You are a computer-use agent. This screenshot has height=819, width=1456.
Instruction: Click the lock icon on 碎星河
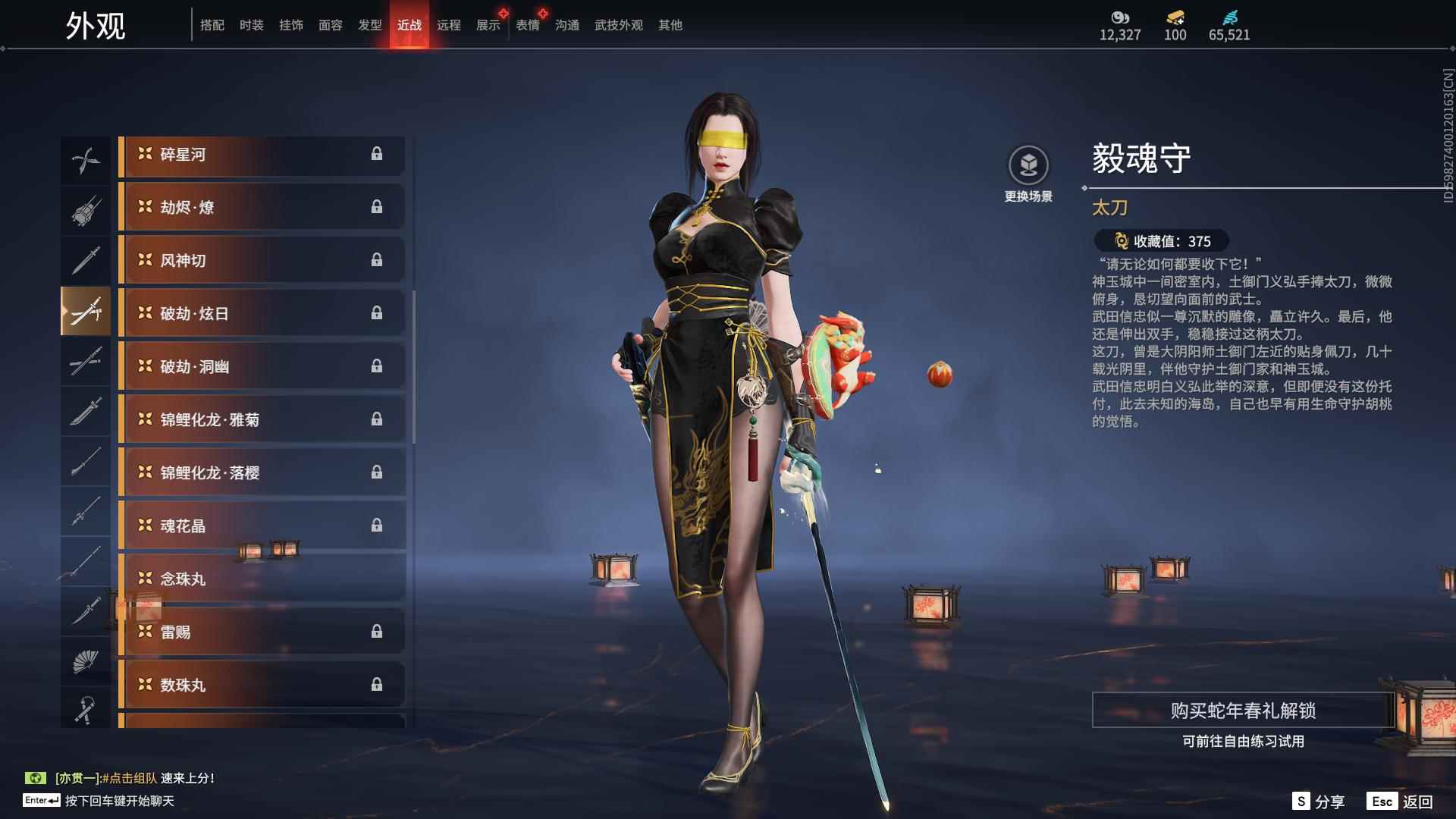click(378, 155)
